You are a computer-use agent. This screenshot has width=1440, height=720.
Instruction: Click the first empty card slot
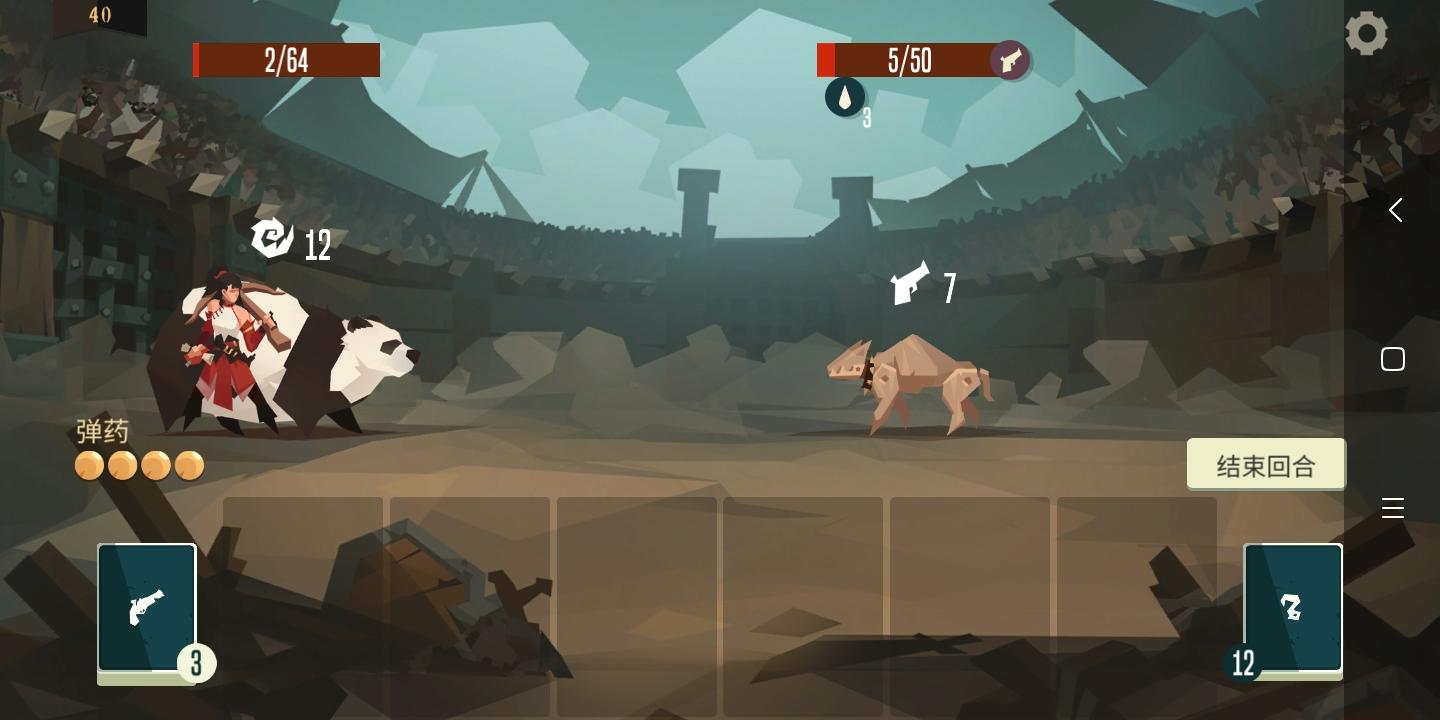point(302,600)
